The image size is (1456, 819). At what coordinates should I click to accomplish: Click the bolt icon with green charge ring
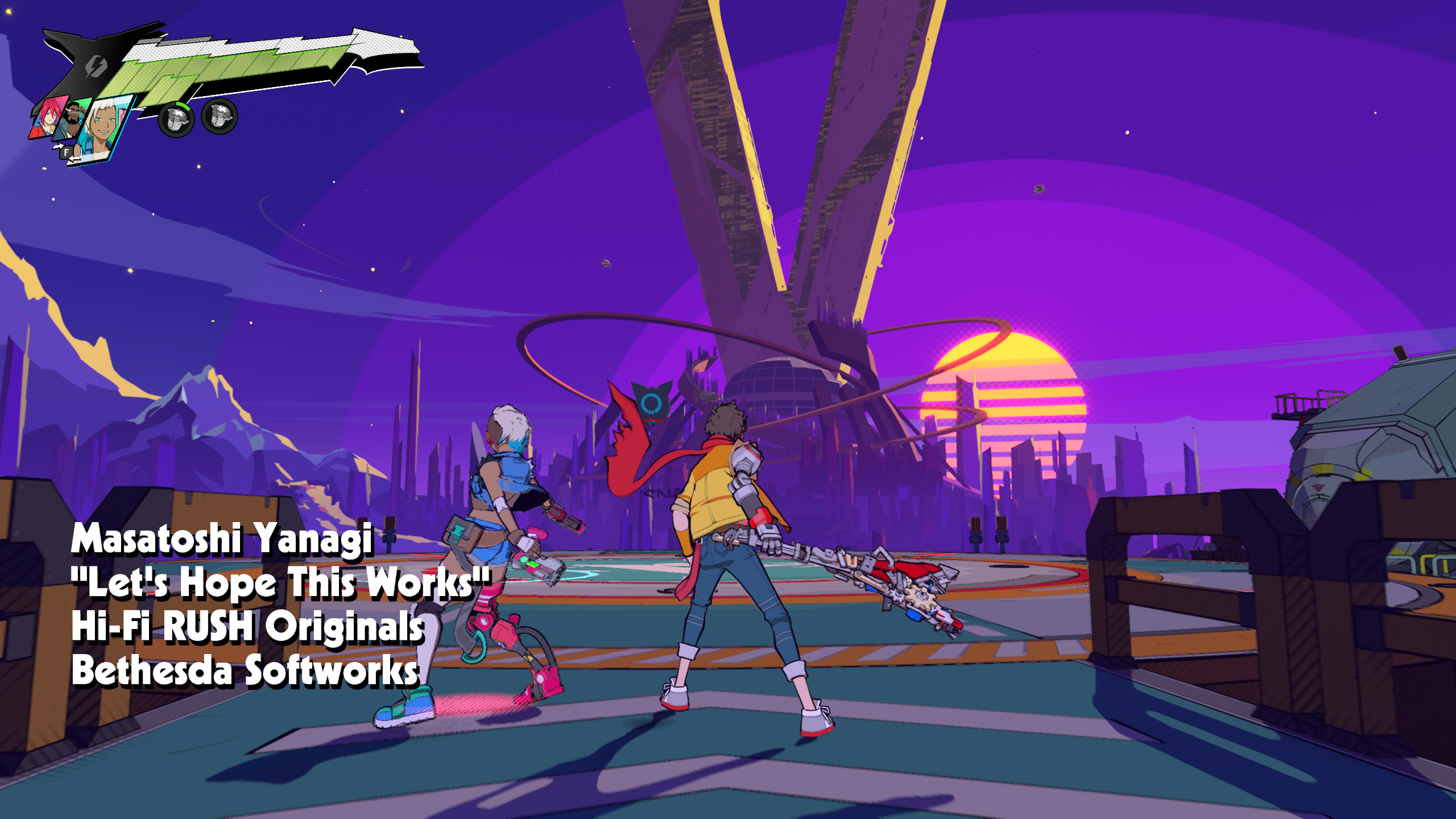click(176, 118)
